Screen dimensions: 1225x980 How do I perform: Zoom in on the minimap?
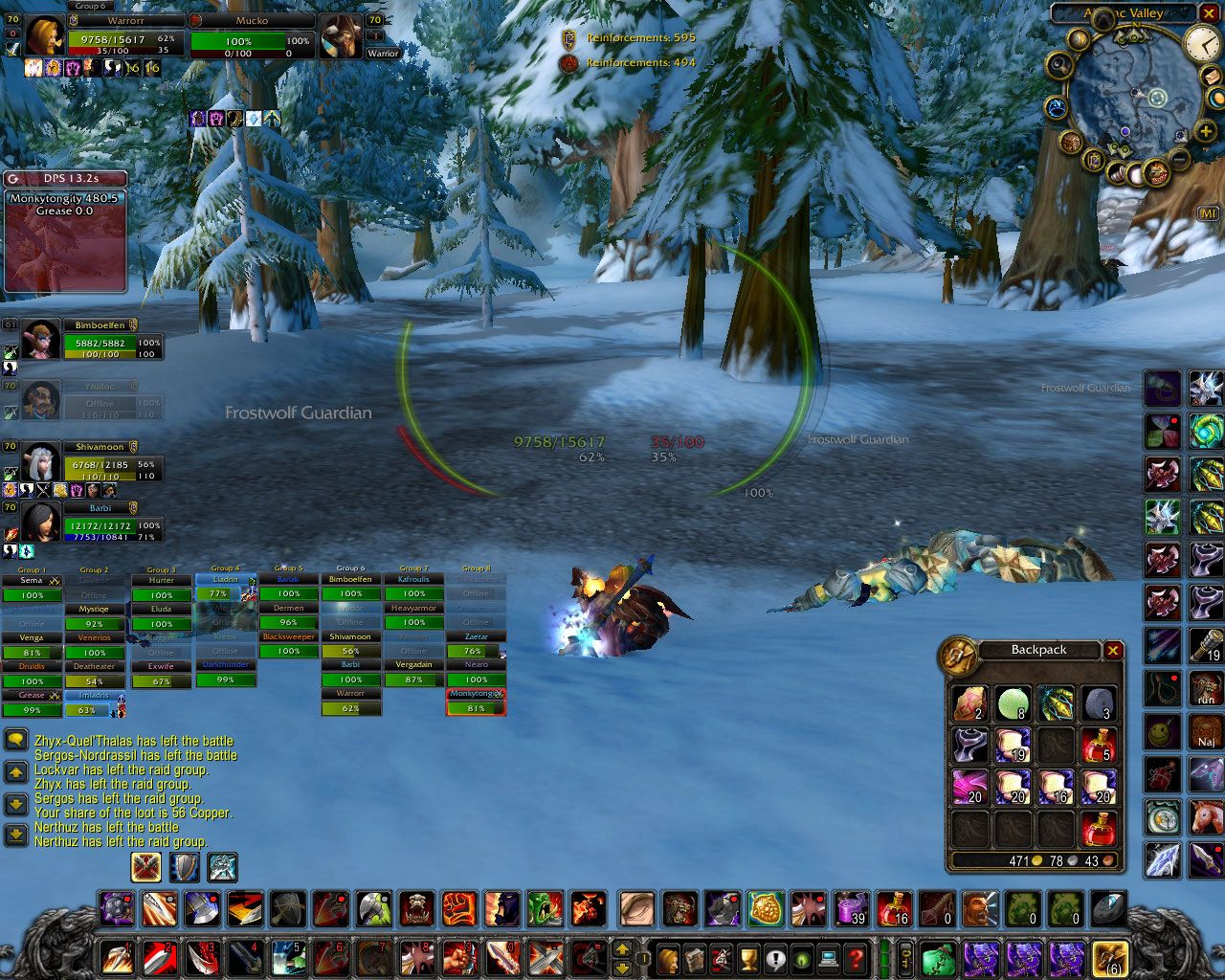coord(1206,131)
